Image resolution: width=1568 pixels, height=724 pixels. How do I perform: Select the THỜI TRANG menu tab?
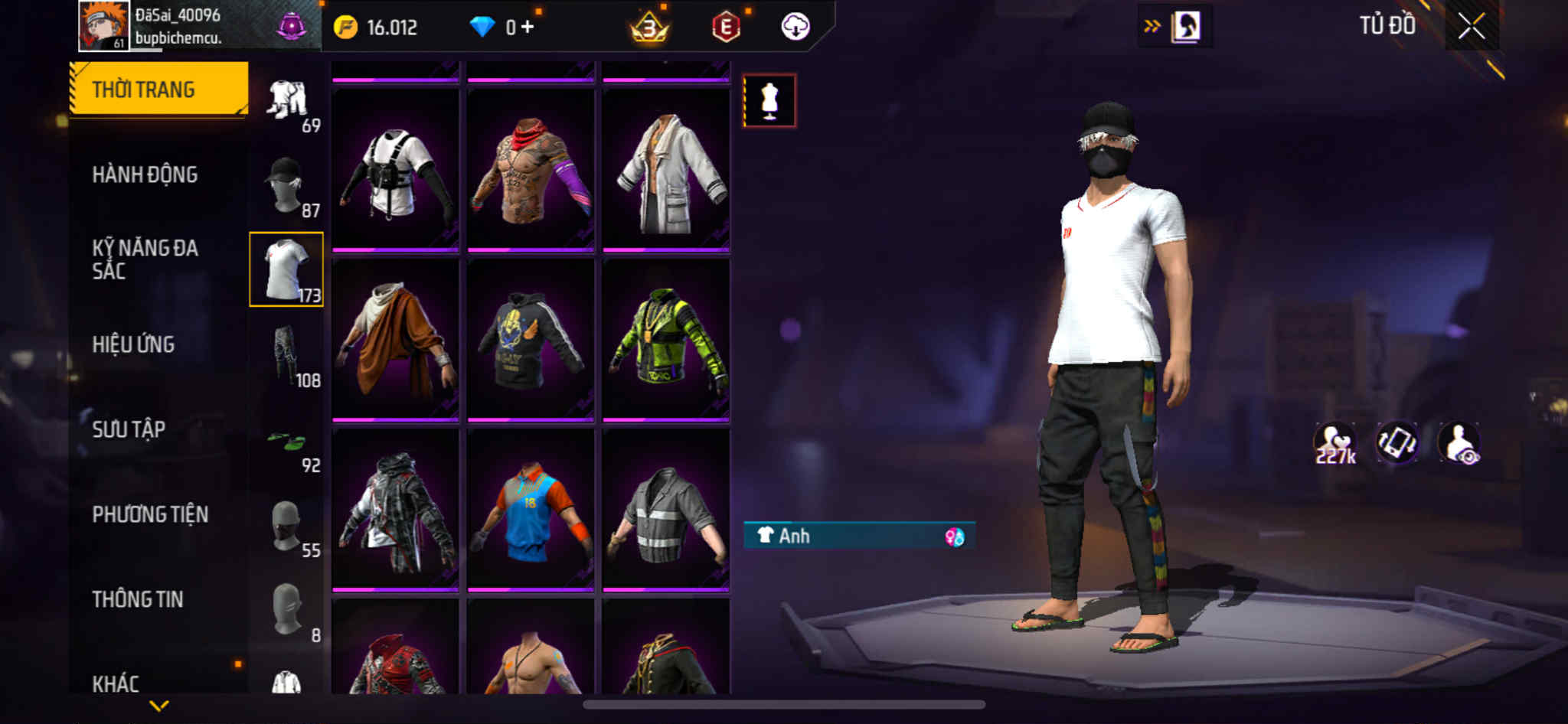[x=158, y=89]
